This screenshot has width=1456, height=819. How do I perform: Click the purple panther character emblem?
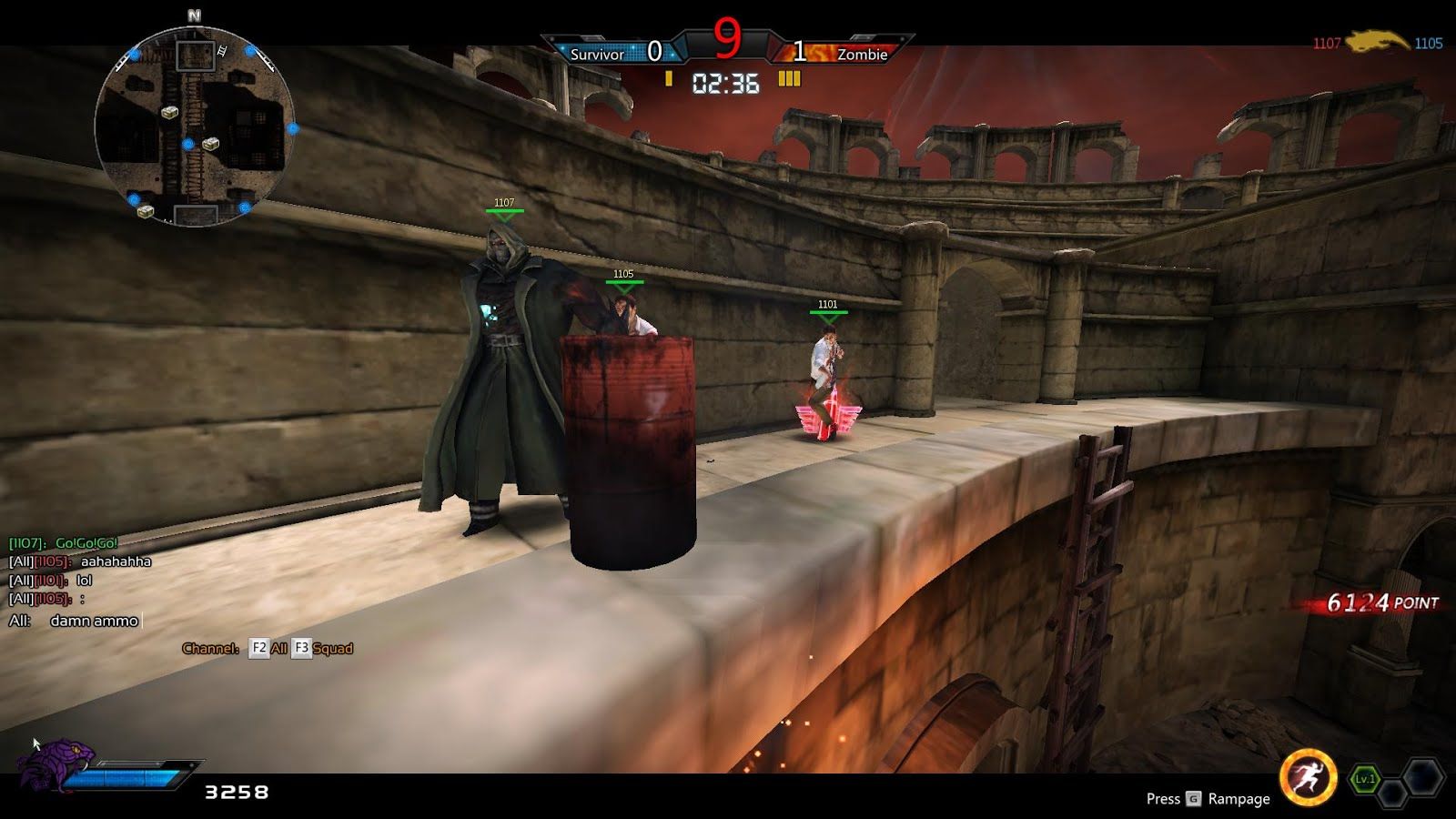tap(55, 763)
